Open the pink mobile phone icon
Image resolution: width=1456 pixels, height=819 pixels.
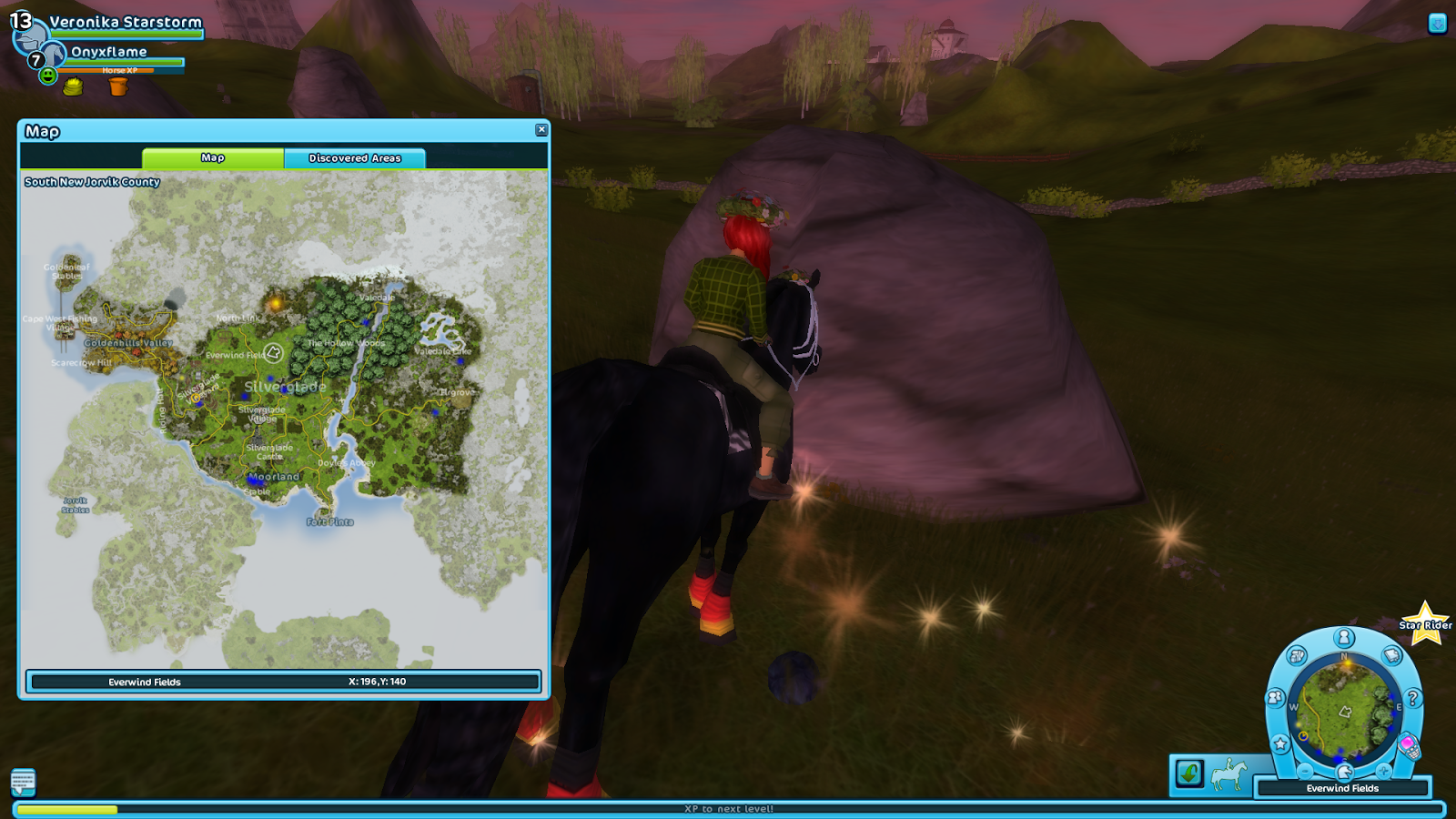click(x=1410, y=745)
